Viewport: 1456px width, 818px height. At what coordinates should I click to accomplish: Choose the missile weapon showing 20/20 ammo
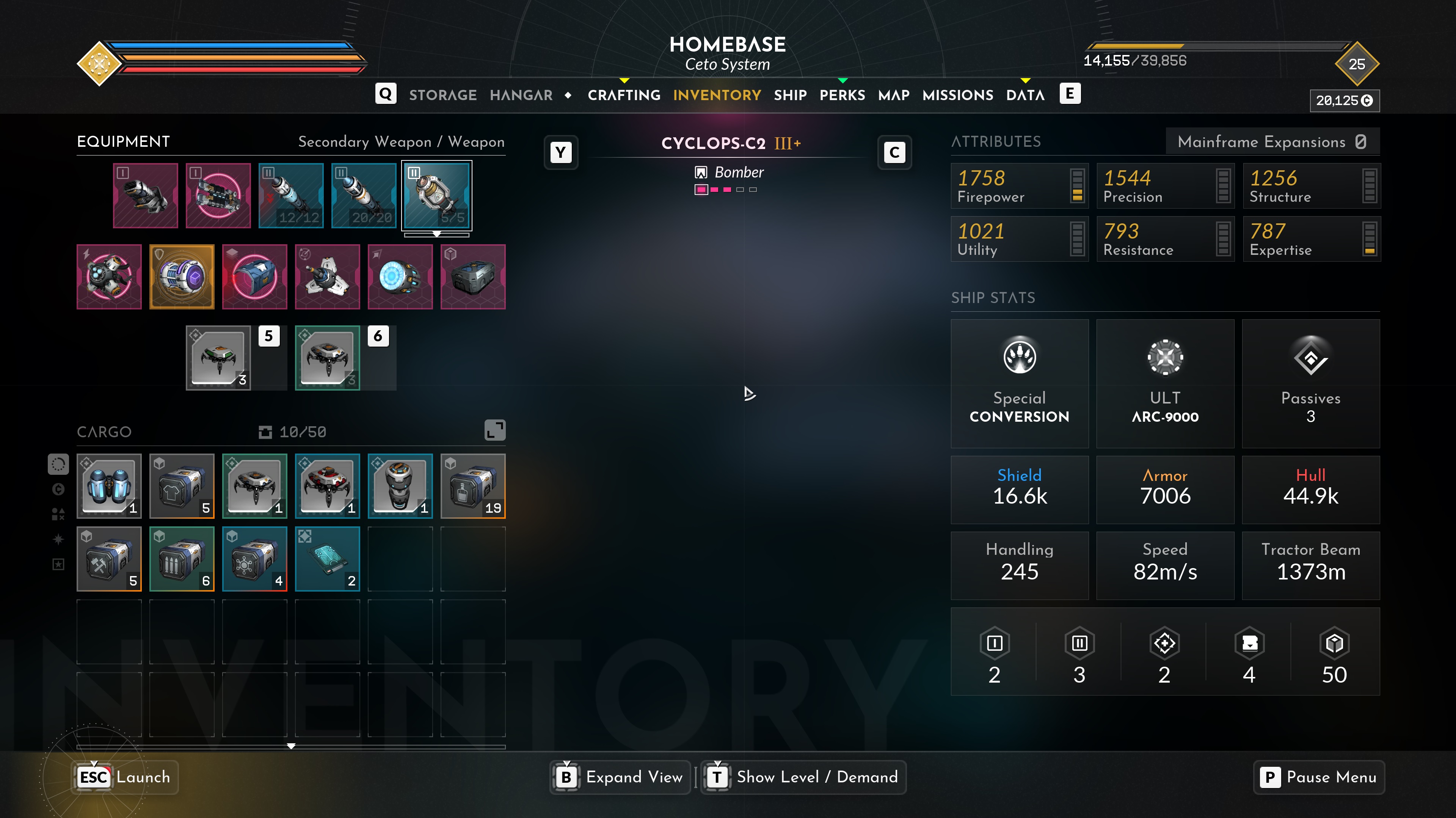click(364, 196)
